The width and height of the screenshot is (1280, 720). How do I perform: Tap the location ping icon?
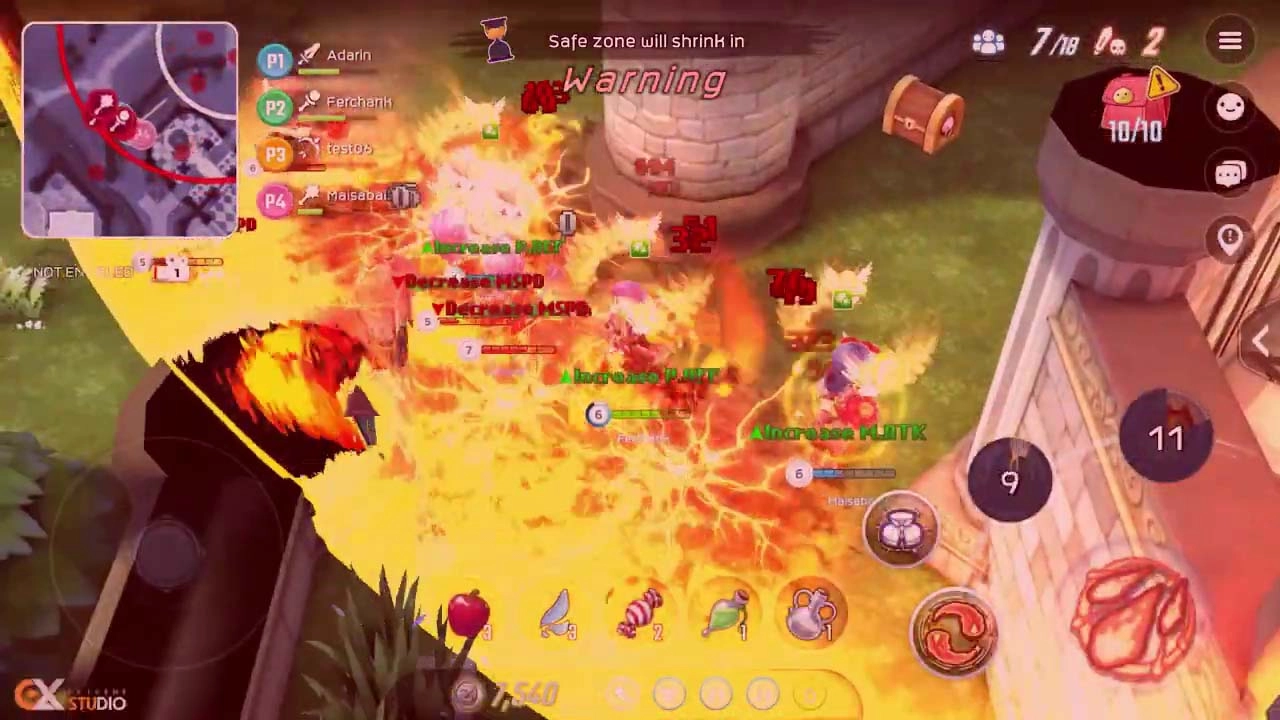click(1229, 236)
